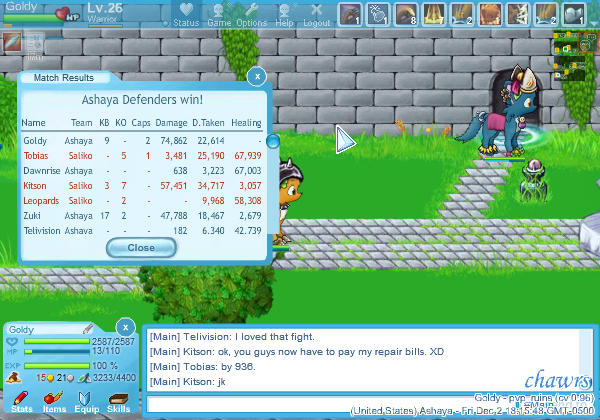Open the Help menu
600x420 pixels.
285,15
